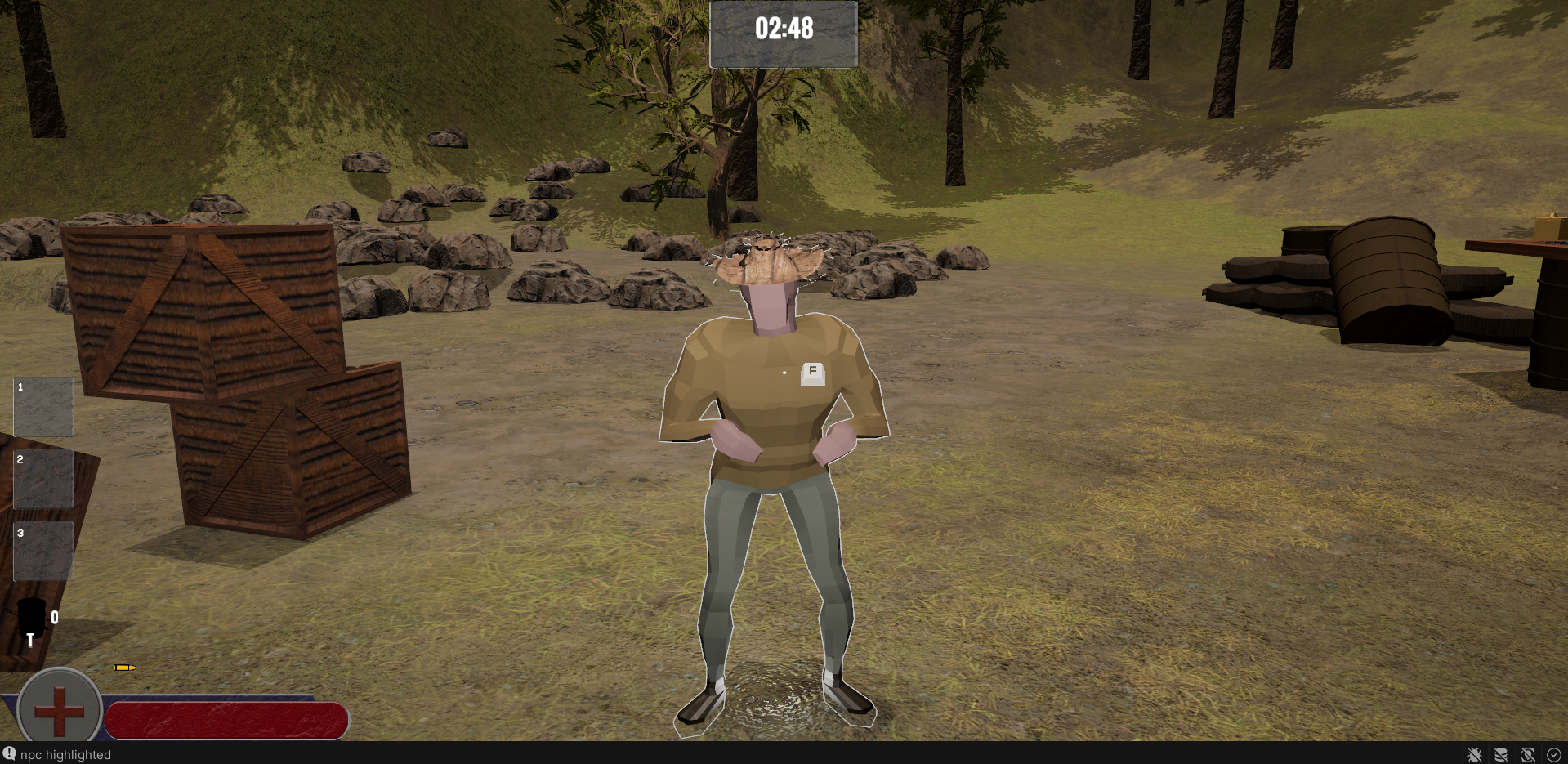Image resolution: width=1568 pixels, height=764 pixels.
Task: Click the red medkit cross icon
Action: coord(59,710)
